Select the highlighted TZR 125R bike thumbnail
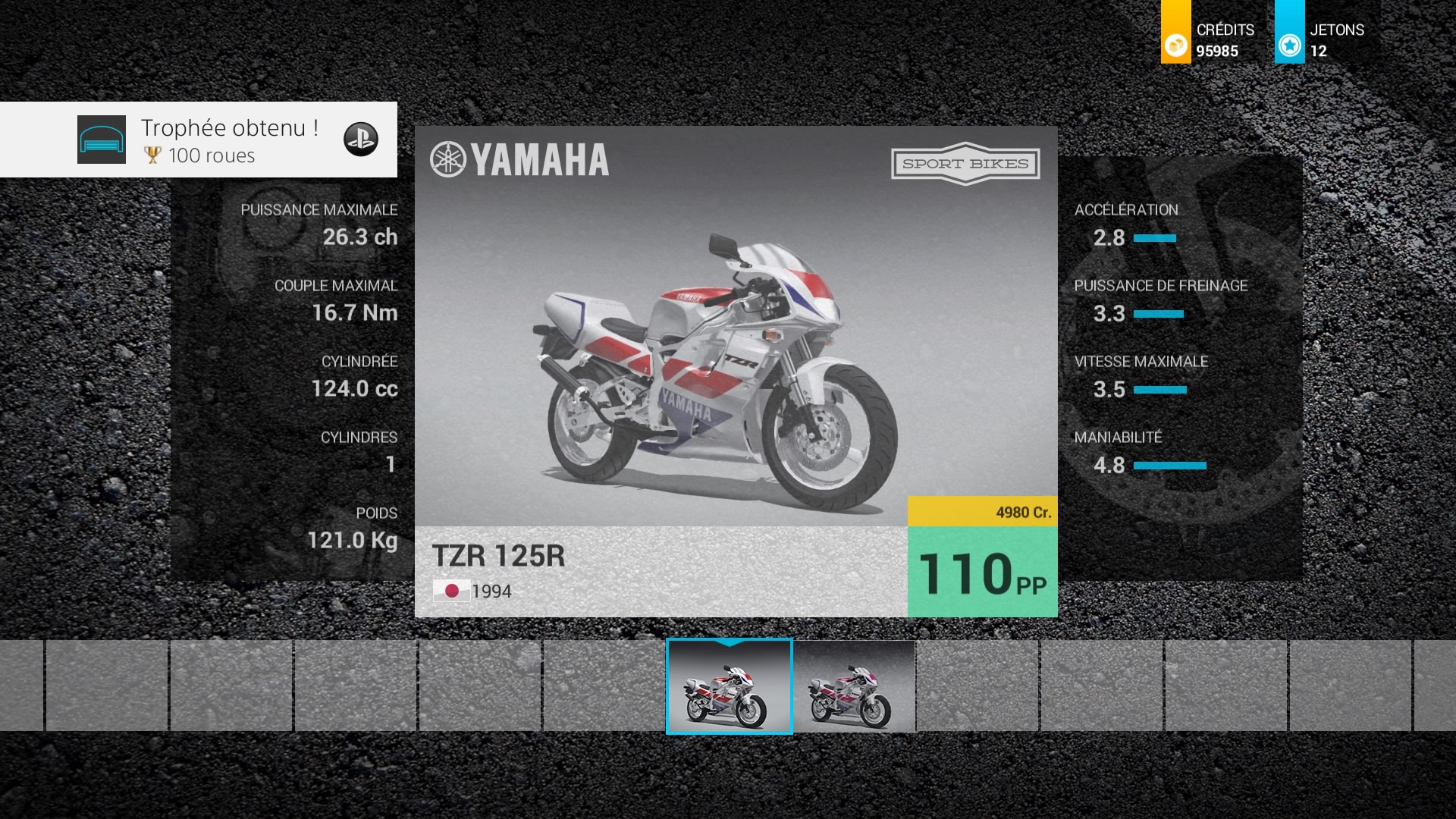The width and height of the screenshot is (1456, 819). (x=729, y=686)
